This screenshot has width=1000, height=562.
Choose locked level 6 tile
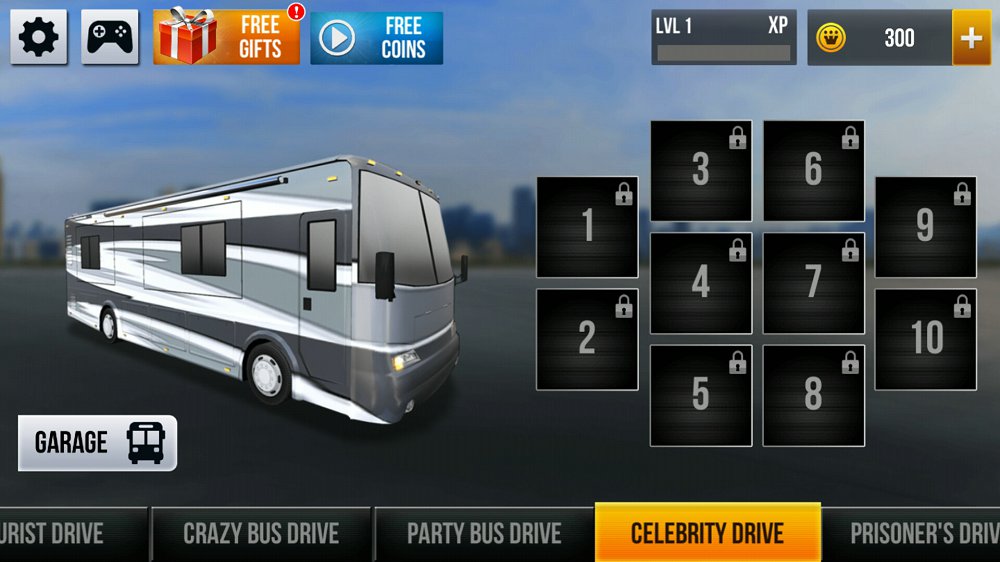tap(814, 171)
